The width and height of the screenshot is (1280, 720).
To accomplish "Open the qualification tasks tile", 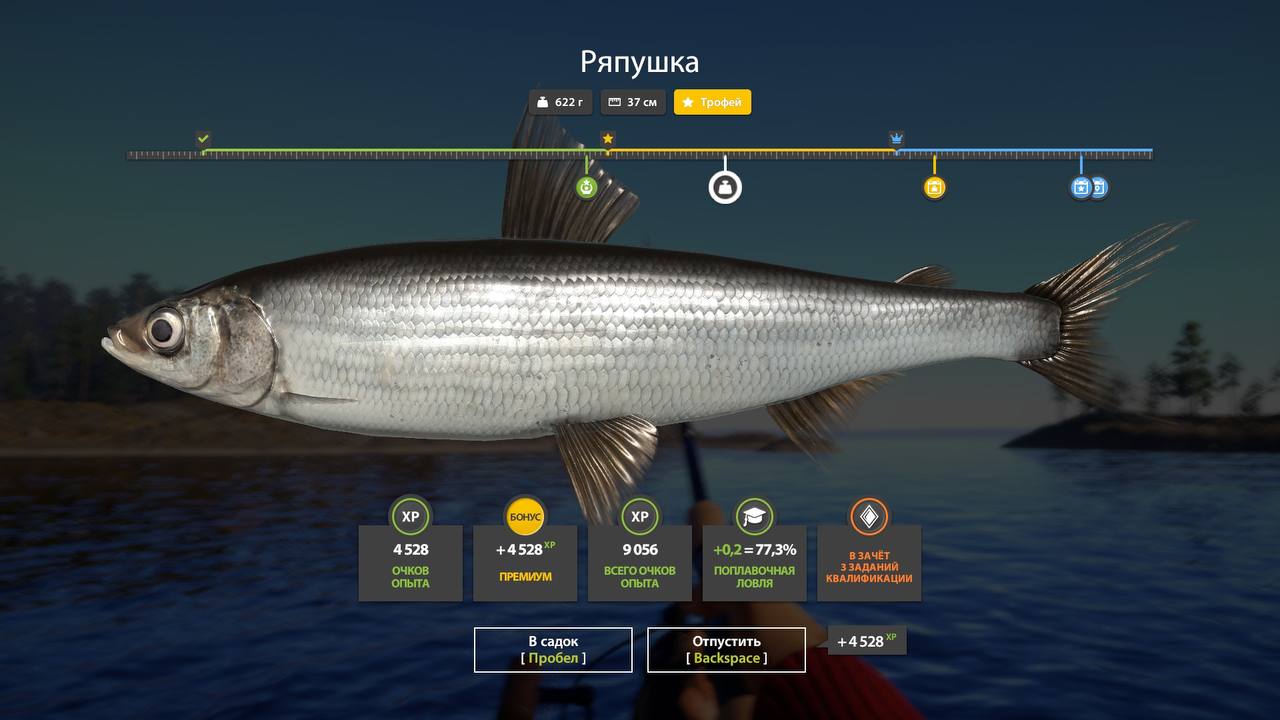I will click(869, 562).
